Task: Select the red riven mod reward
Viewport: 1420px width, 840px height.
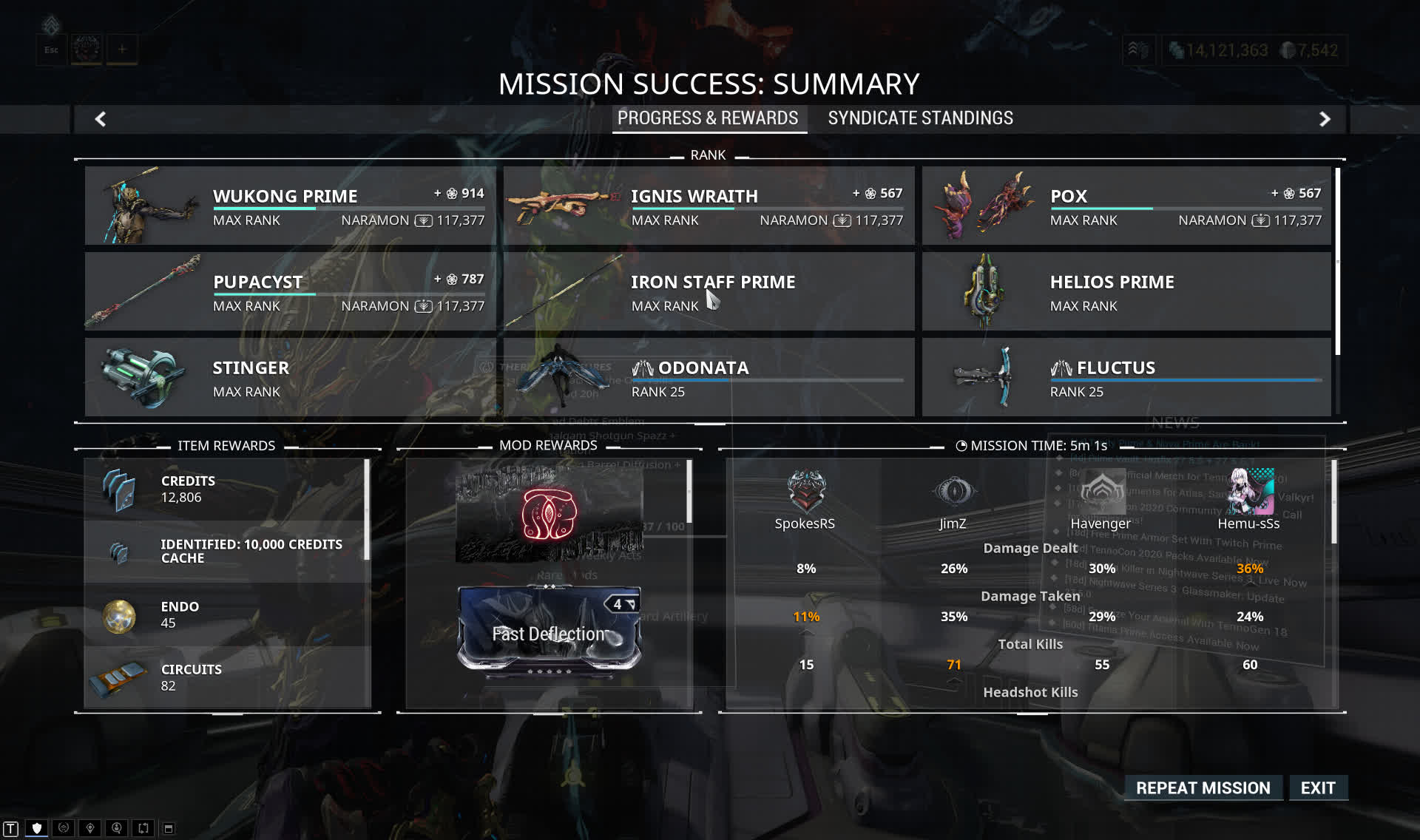Action: coord(548,514)
